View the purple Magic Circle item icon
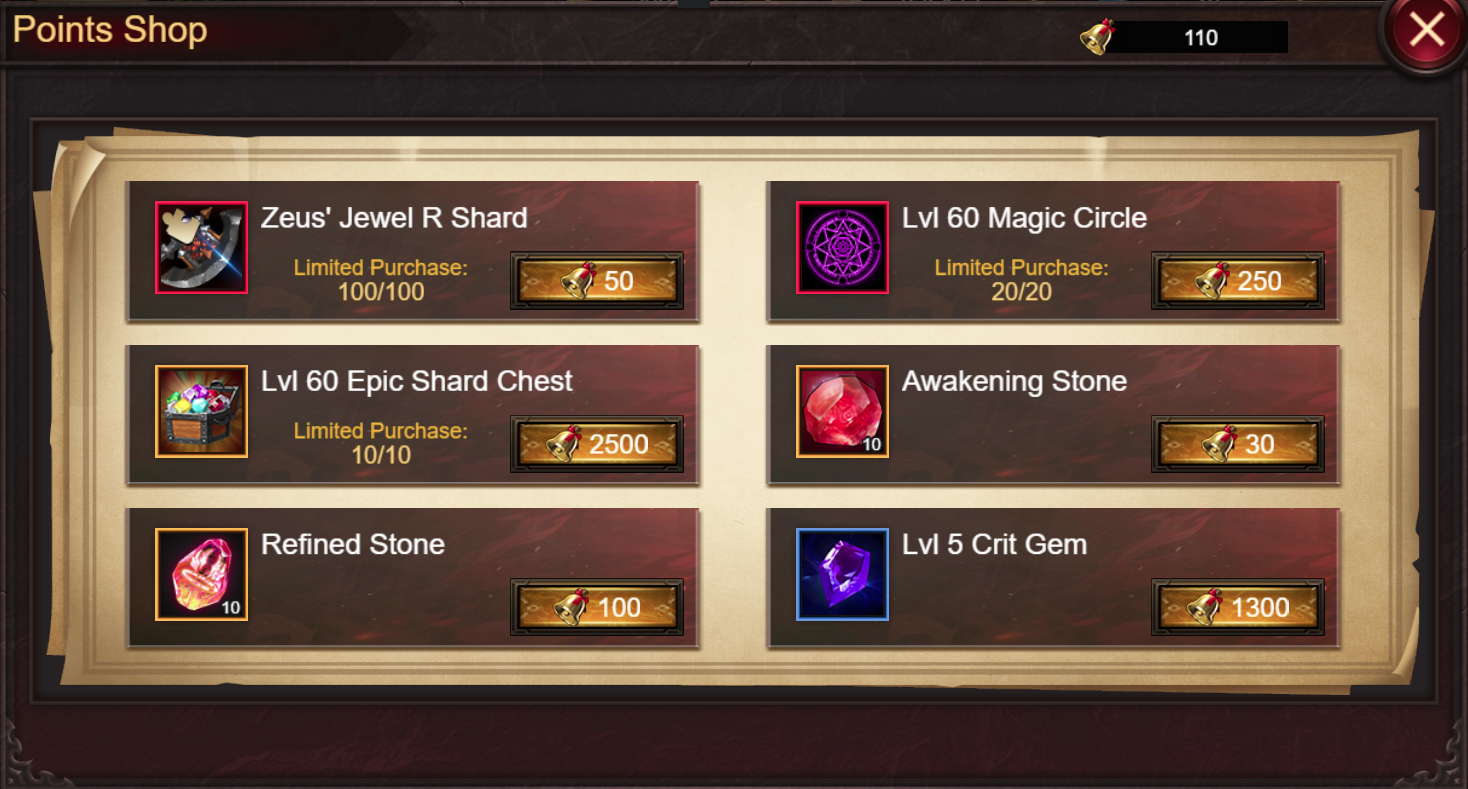 click(x=842, y=248)
